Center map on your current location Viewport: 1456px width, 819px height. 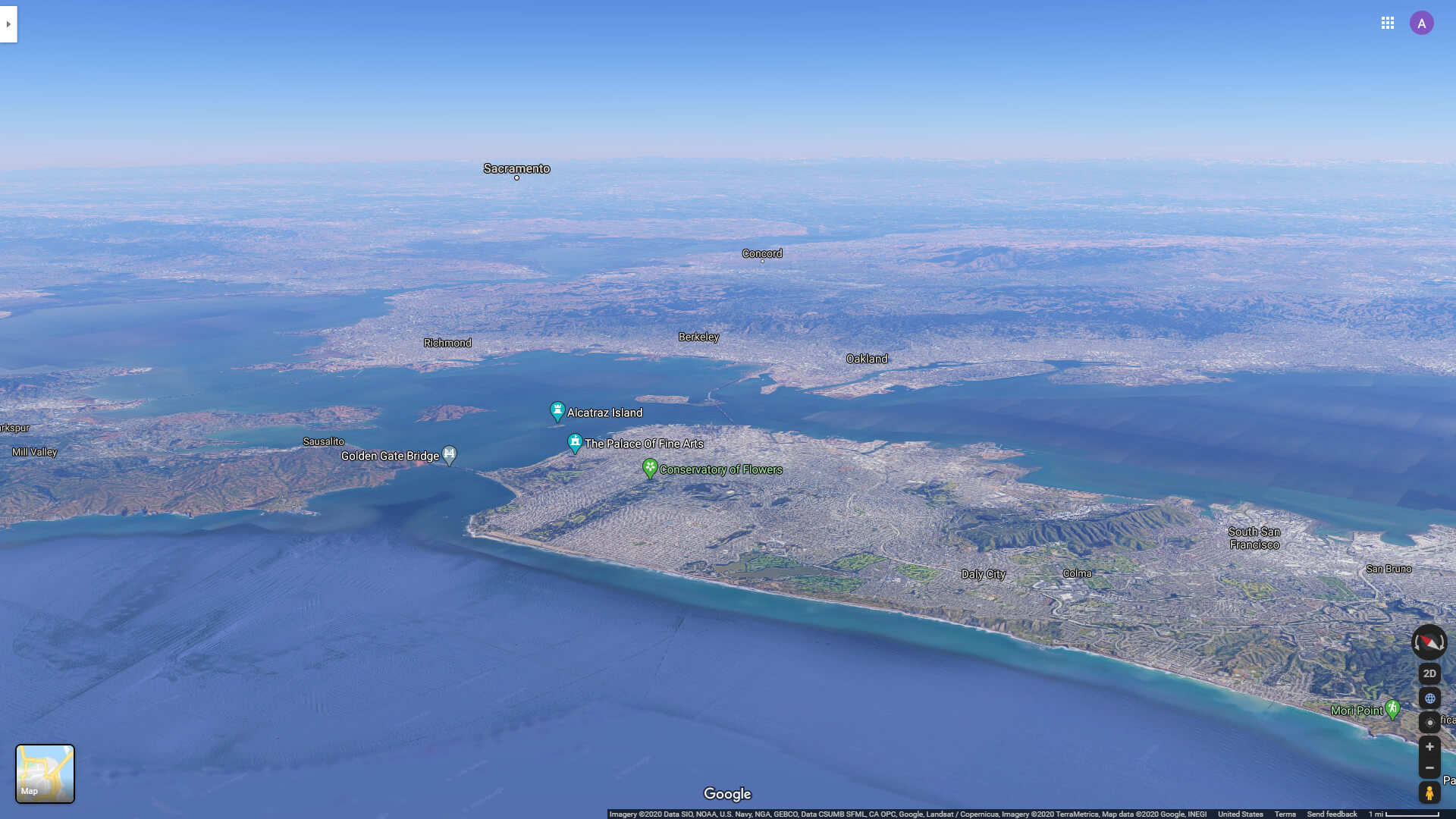[x=1429, y=721]
